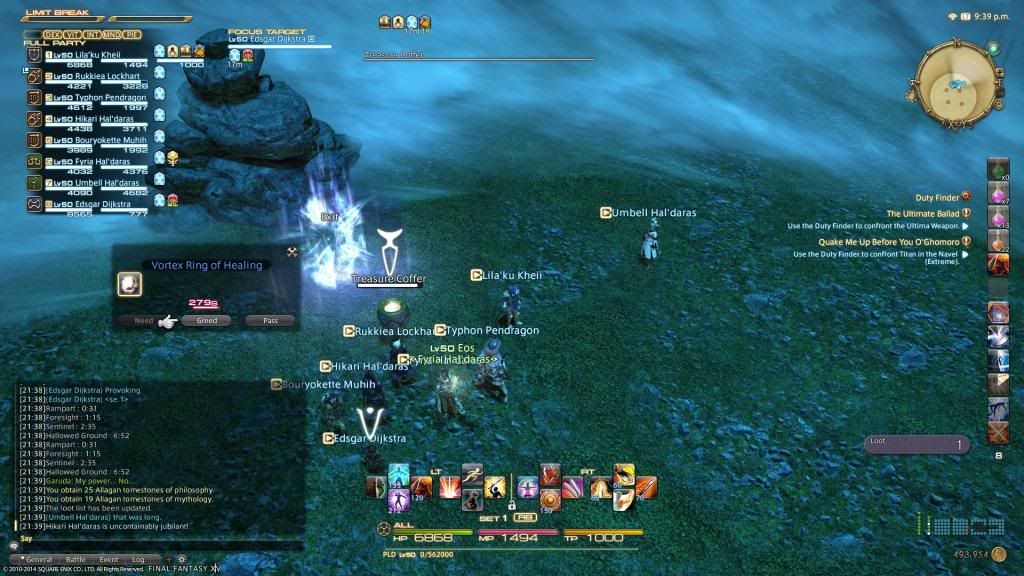This screenshot has height=576, width=1024.
Task: Close the loot roll window
Action: [292, 252]
